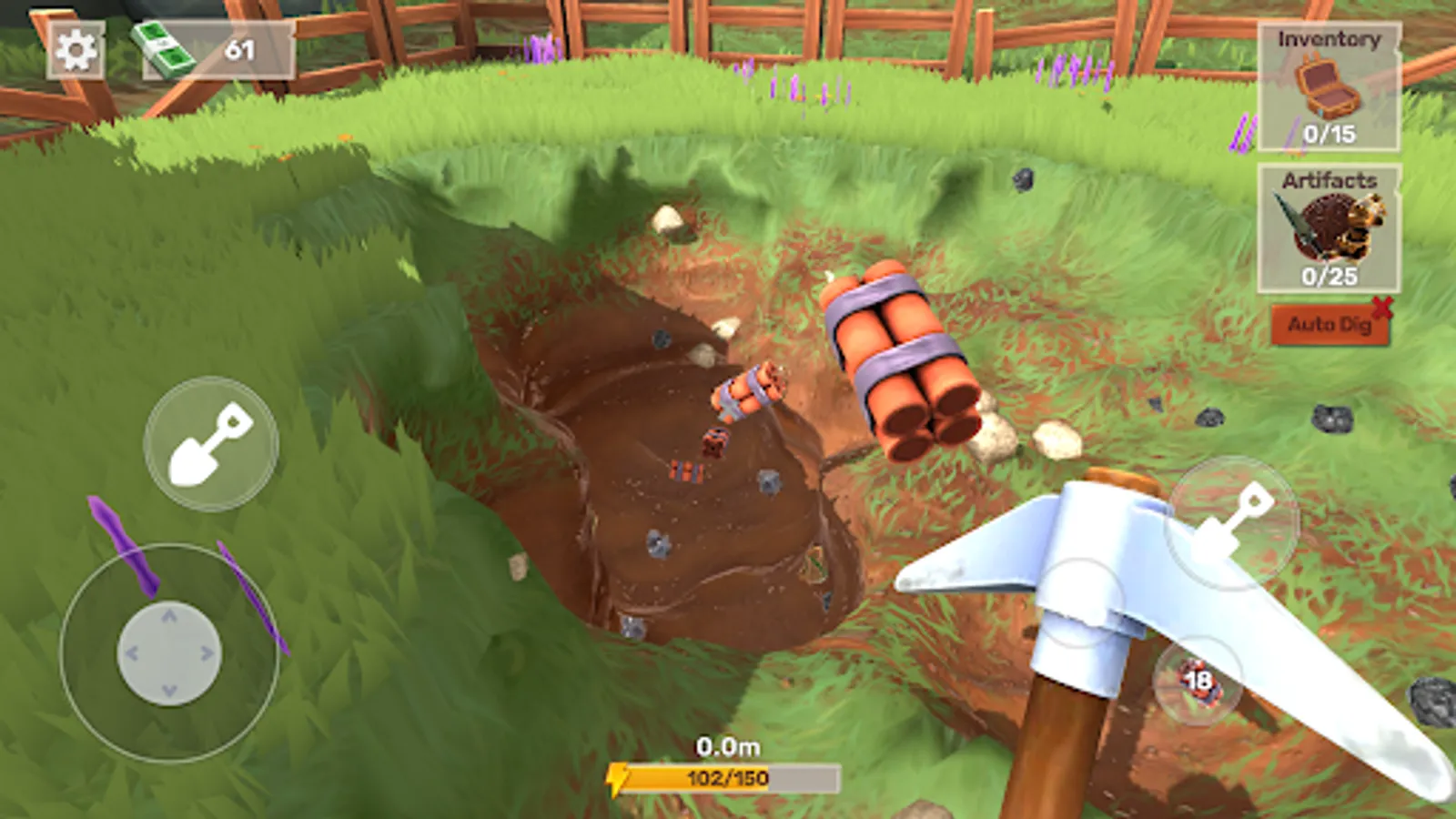Viewport: 1456px width, 819px height.
Task: Tap the energy bar showing 102/150
Action: pyautogui.click(x=728, y=778)
